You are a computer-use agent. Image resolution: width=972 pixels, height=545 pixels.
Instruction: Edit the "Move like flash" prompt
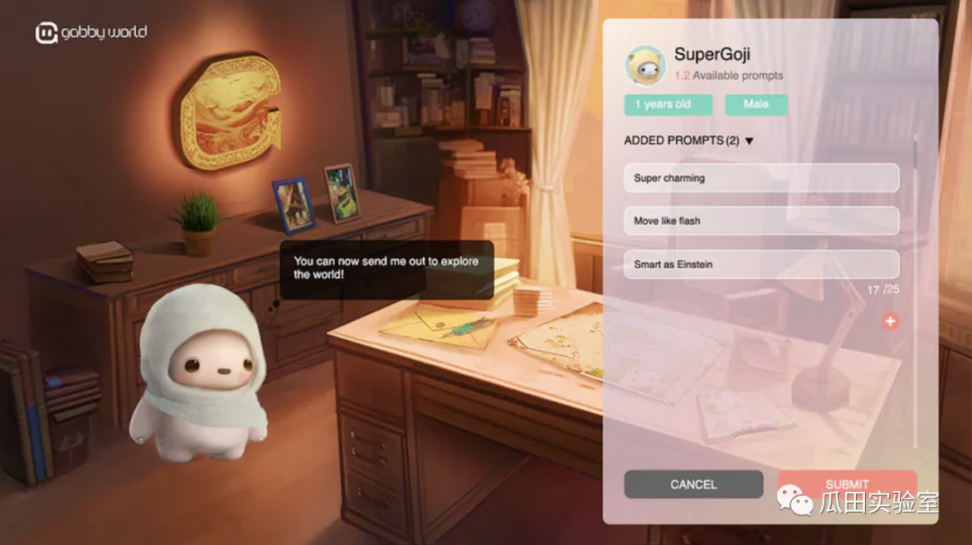pos(760,221)
